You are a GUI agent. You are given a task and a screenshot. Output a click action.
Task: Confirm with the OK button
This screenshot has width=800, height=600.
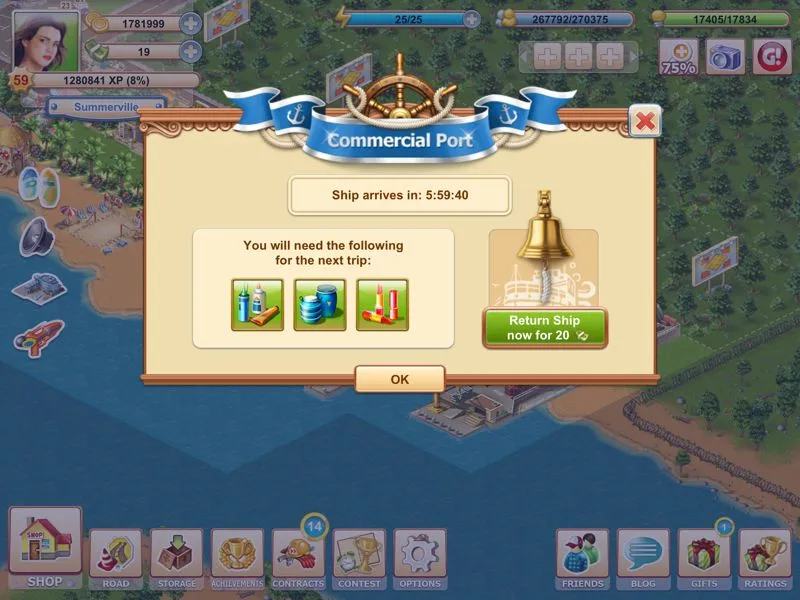[399, 379]
